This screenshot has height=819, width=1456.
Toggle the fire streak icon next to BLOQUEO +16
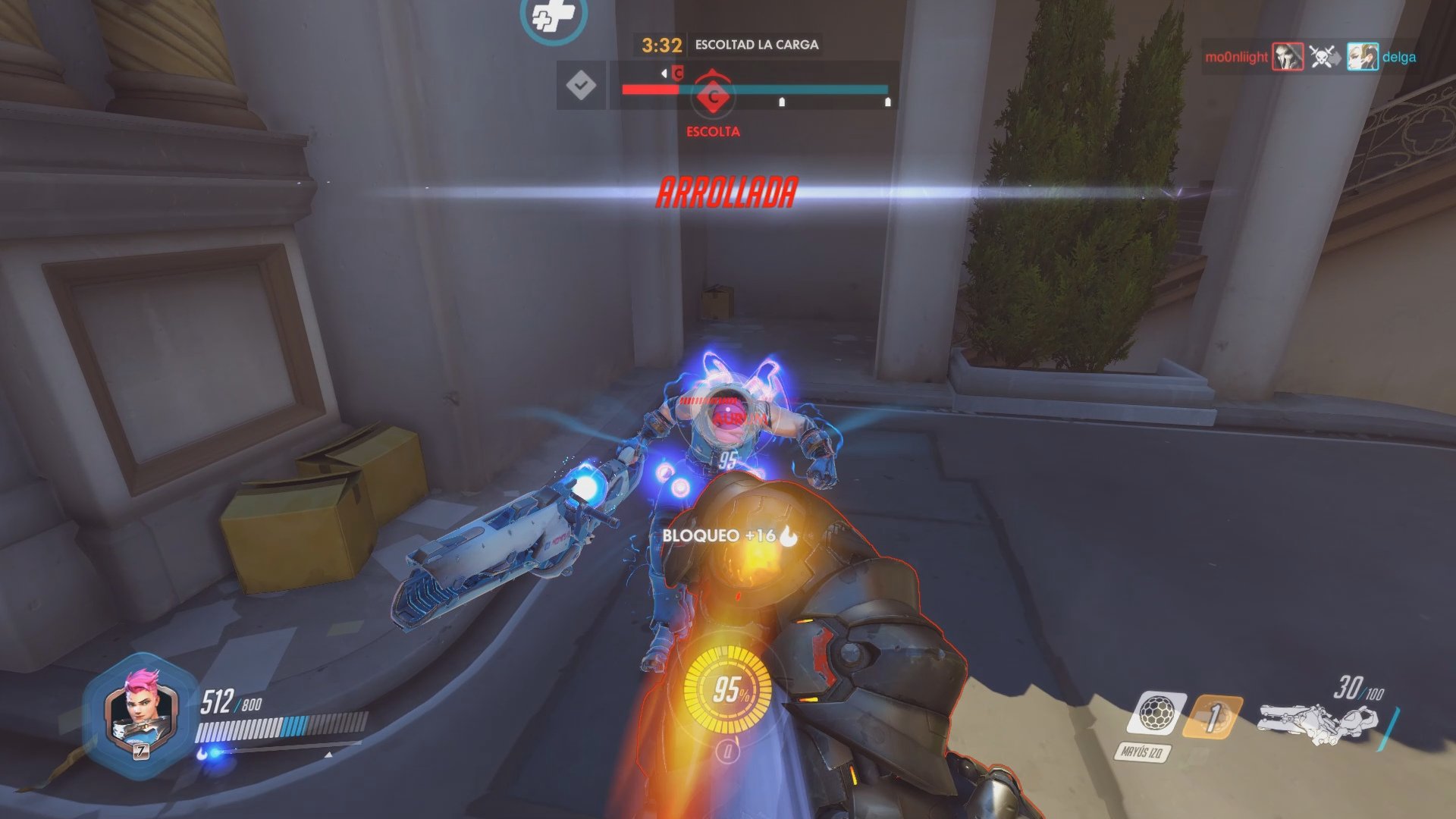pyautogui.click(x=789, y=537)
